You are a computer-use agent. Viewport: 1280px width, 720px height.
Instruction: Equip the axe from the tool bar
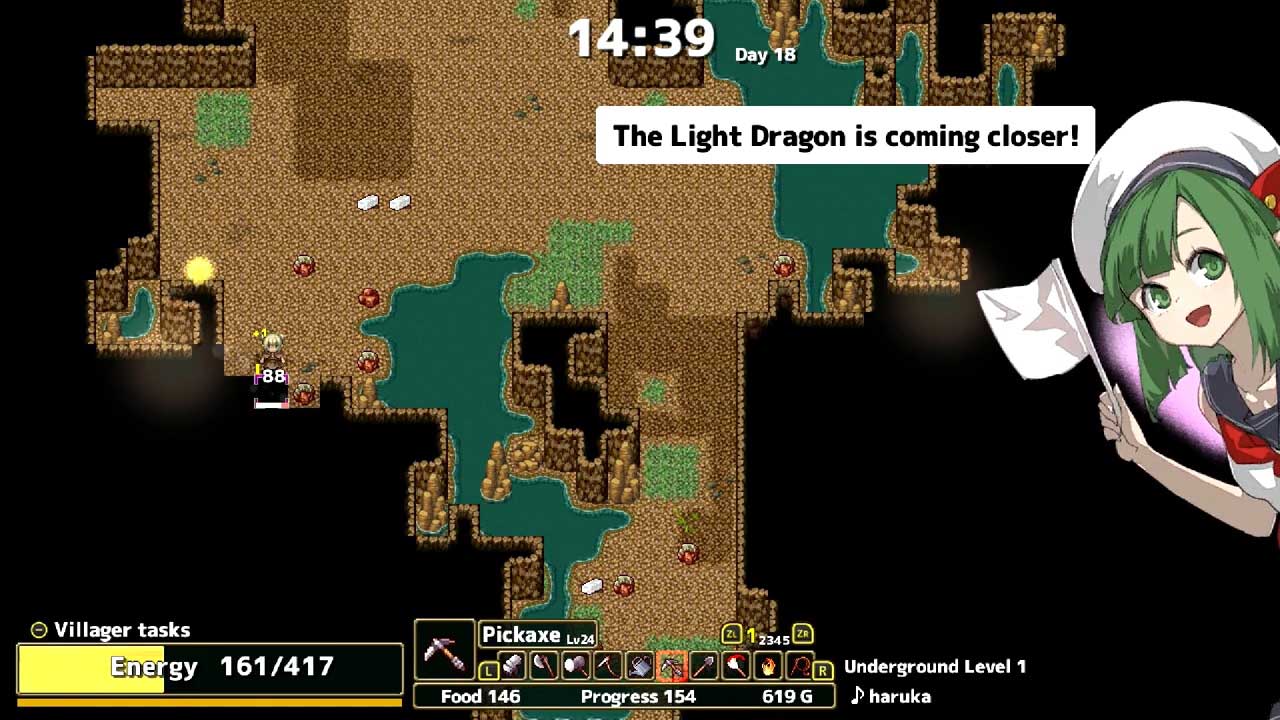coord(544,665)
